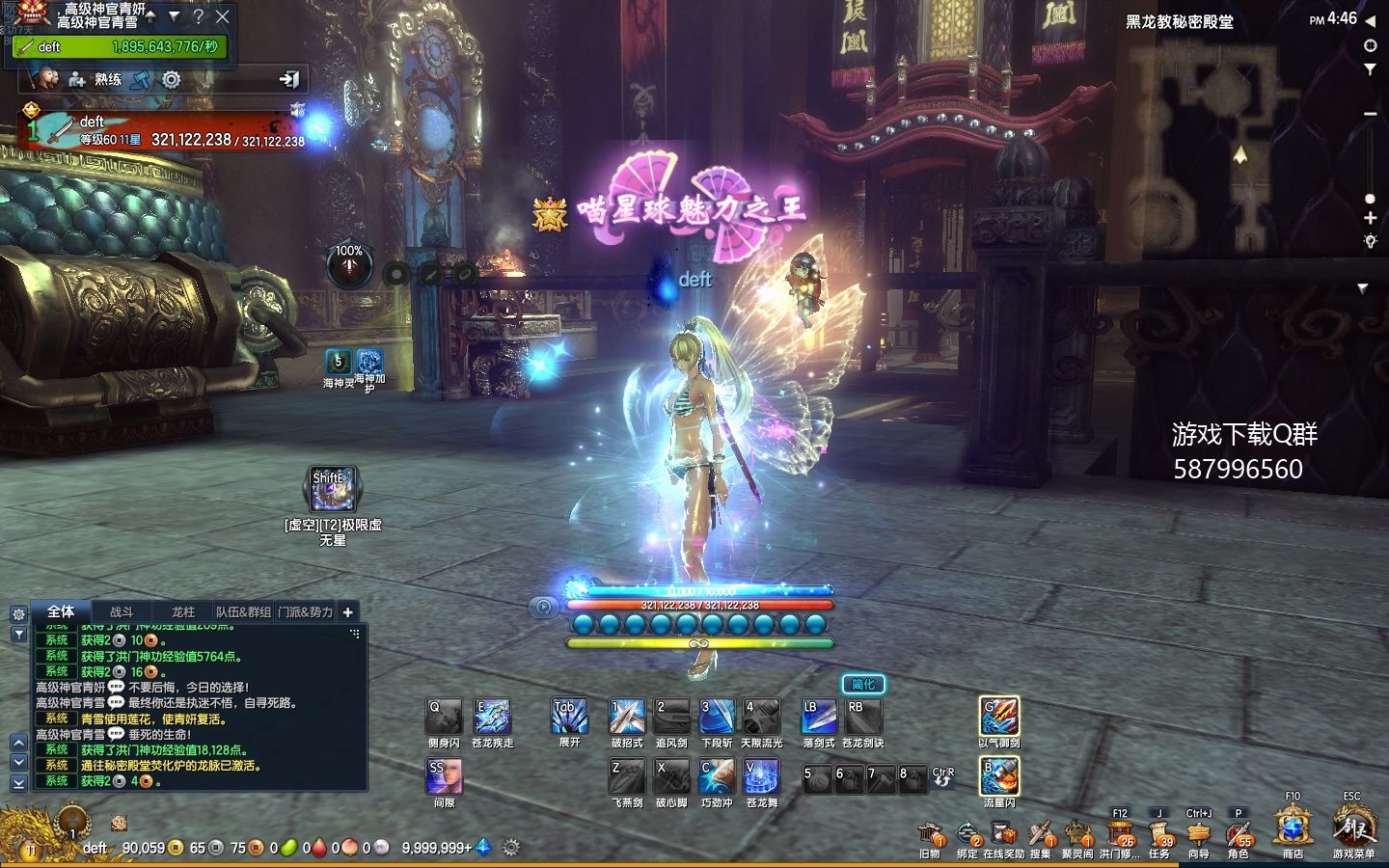Open the 队伍&群组 chat tab
The height and width of the screenshot is (868, 1389).
[x=243, y=611]
